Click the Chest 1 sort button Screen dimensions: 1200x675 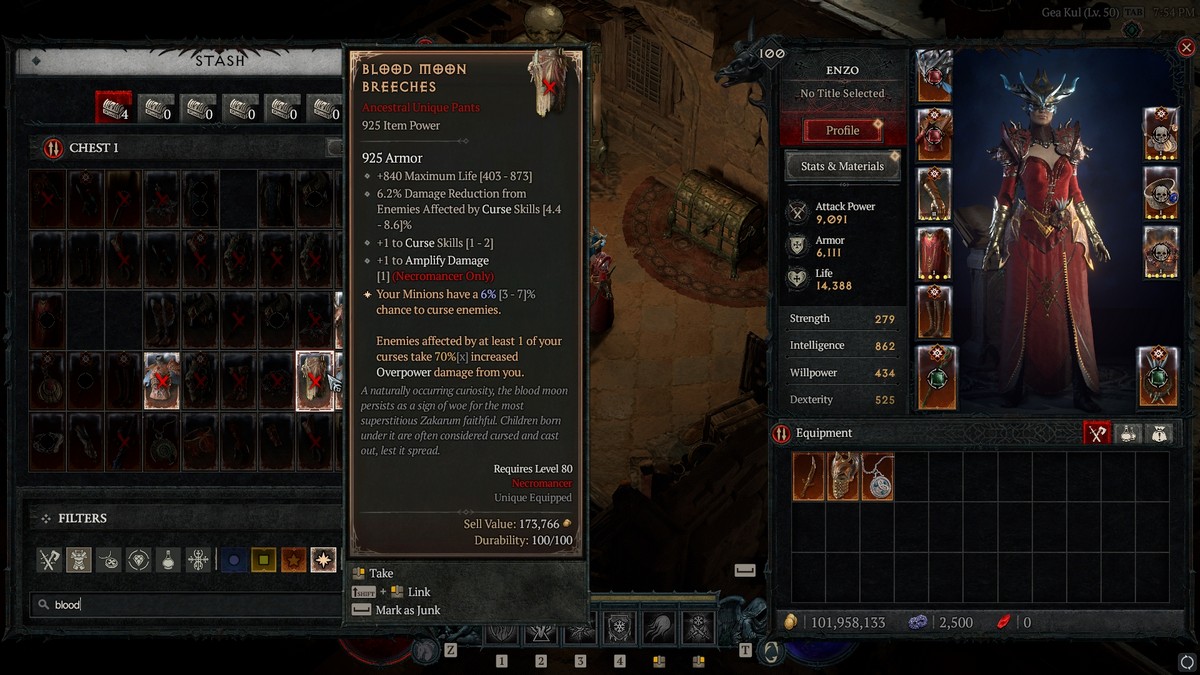click(x=334, y=148)
